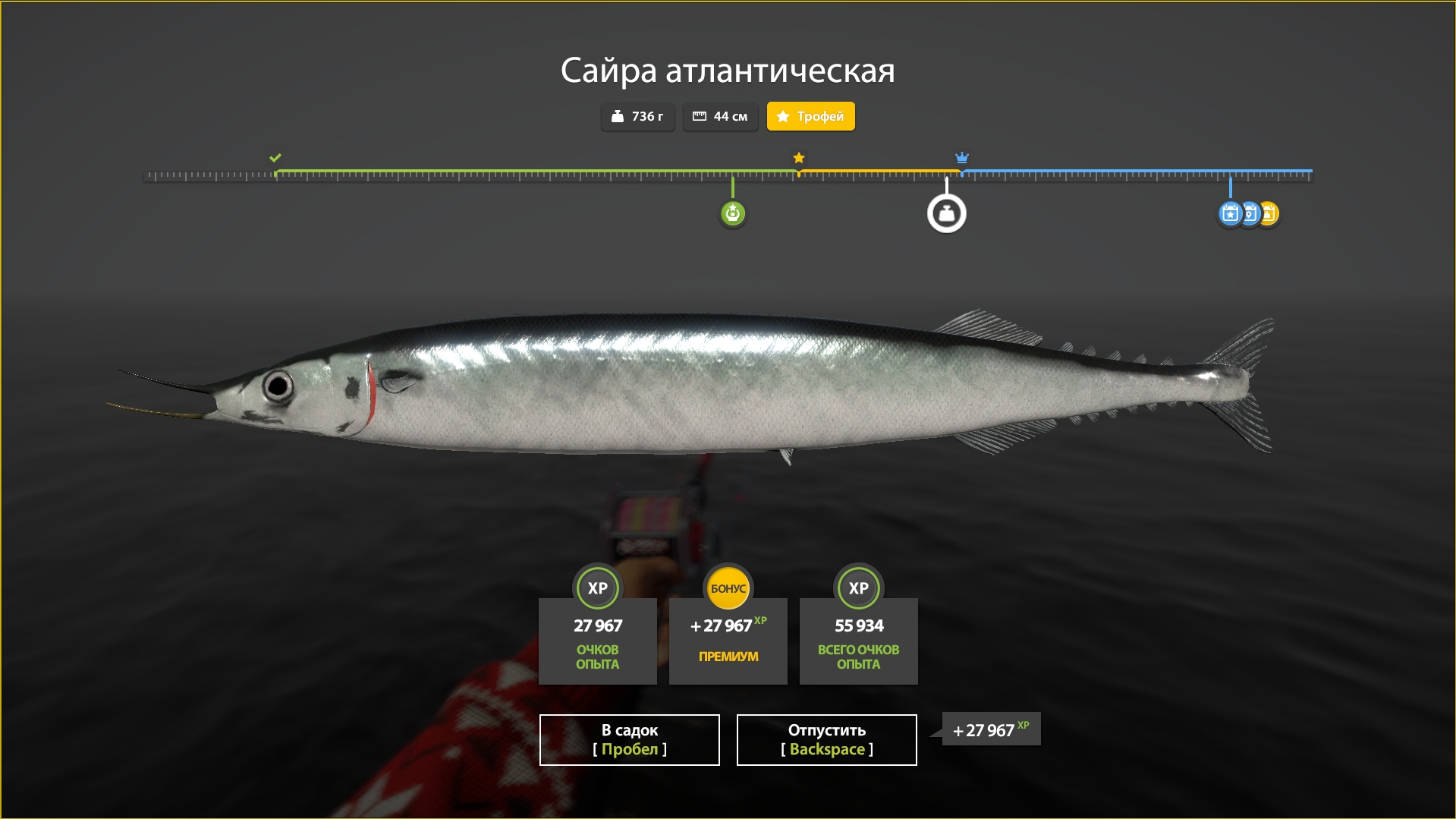
Task: Release the fish with Отпустить
Action: (x=826, y=739)
